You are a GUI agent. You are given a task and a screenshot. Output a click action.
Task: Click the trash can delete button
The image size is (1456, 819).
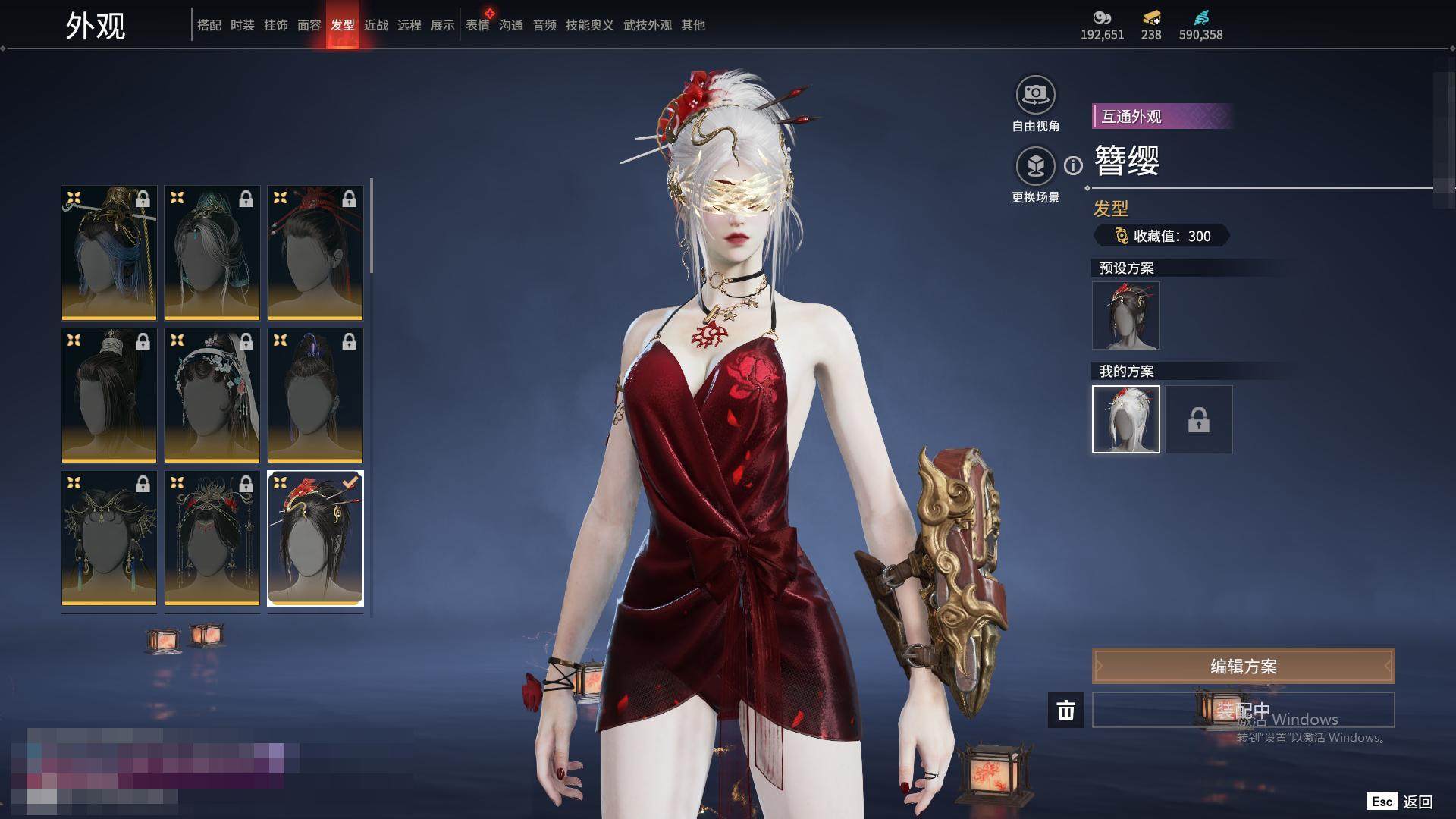1066,710
